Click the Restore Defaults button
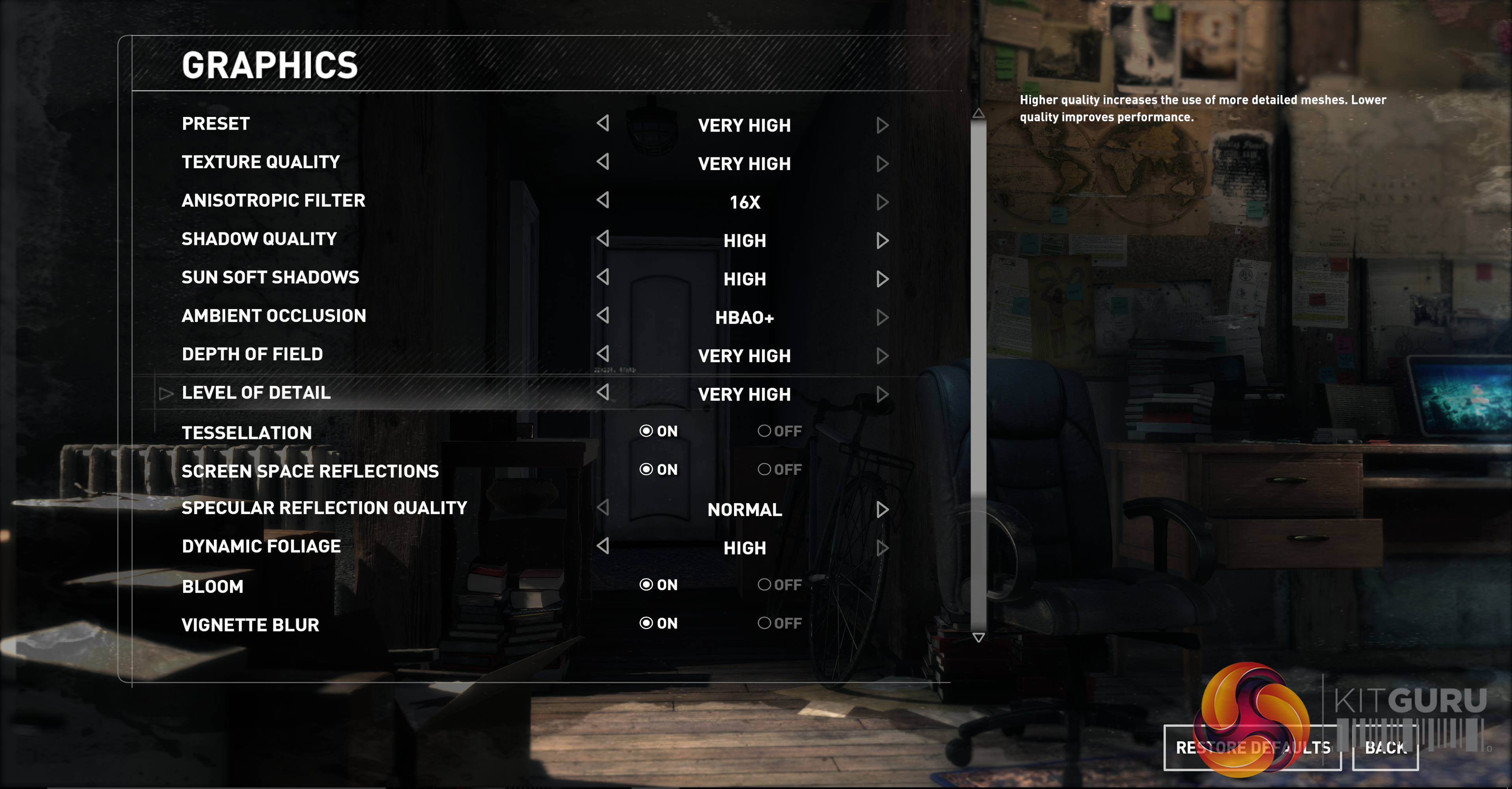 click(x=1252, y=747)
